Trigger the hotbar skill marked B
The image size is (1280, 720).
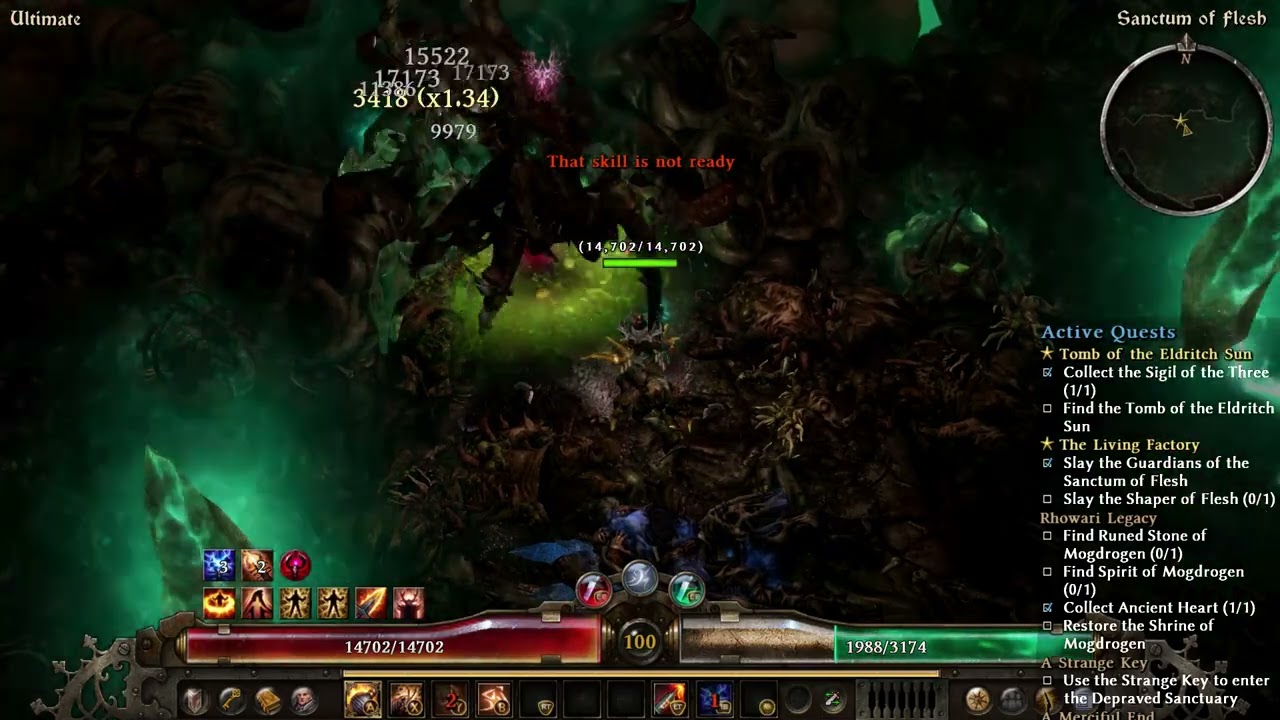(x=494, y=699)
